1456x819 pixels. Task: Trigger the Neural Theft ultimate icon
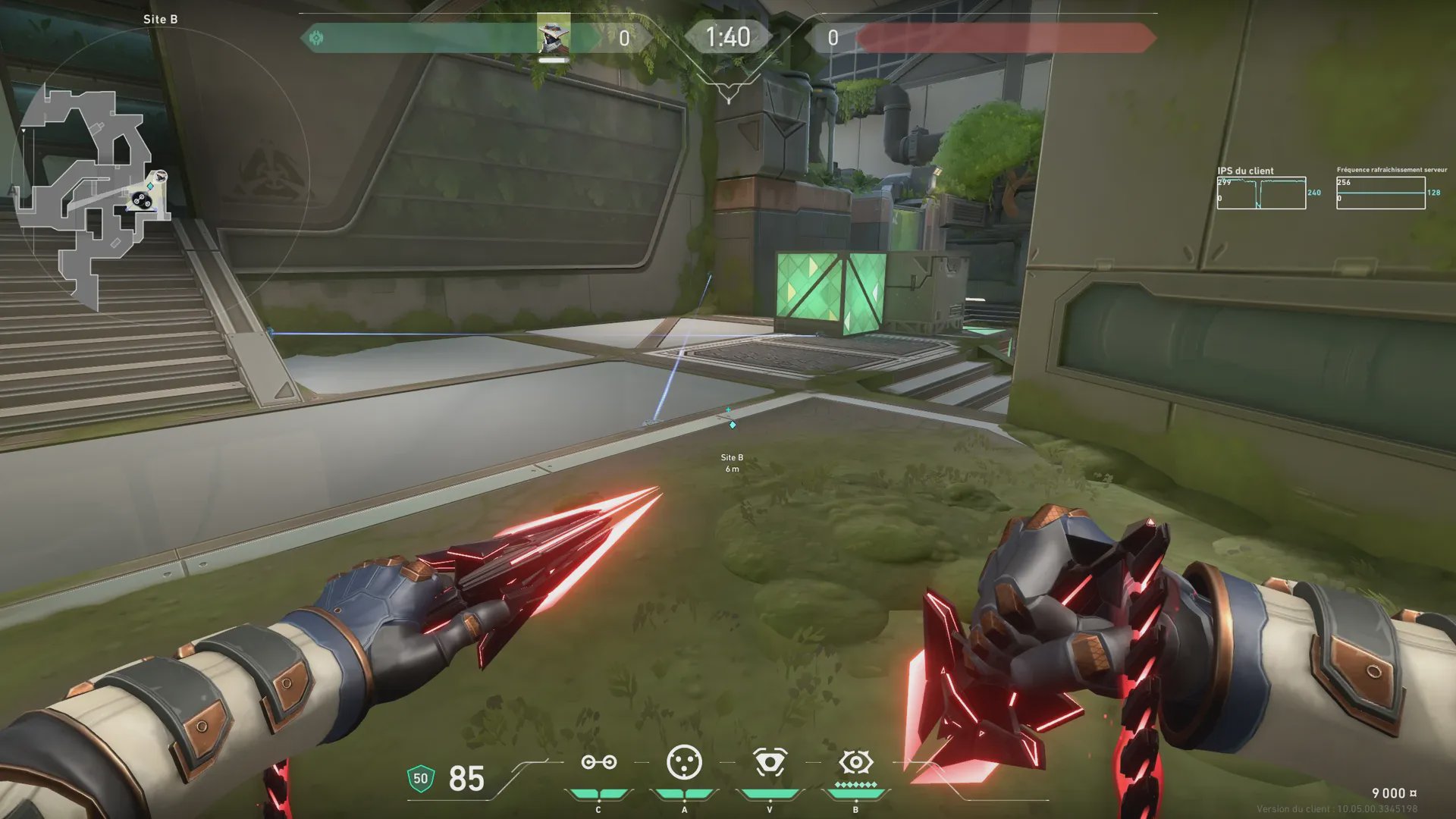click(855, 762)
